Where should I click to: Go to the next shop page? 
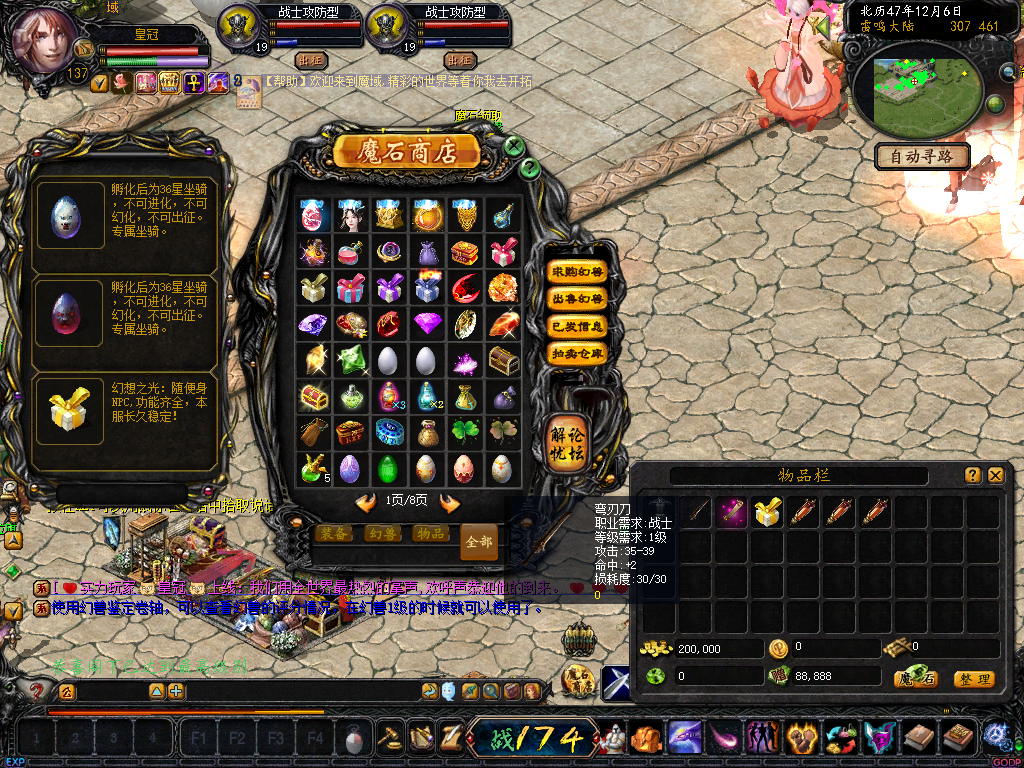click(x=450, y=503)
